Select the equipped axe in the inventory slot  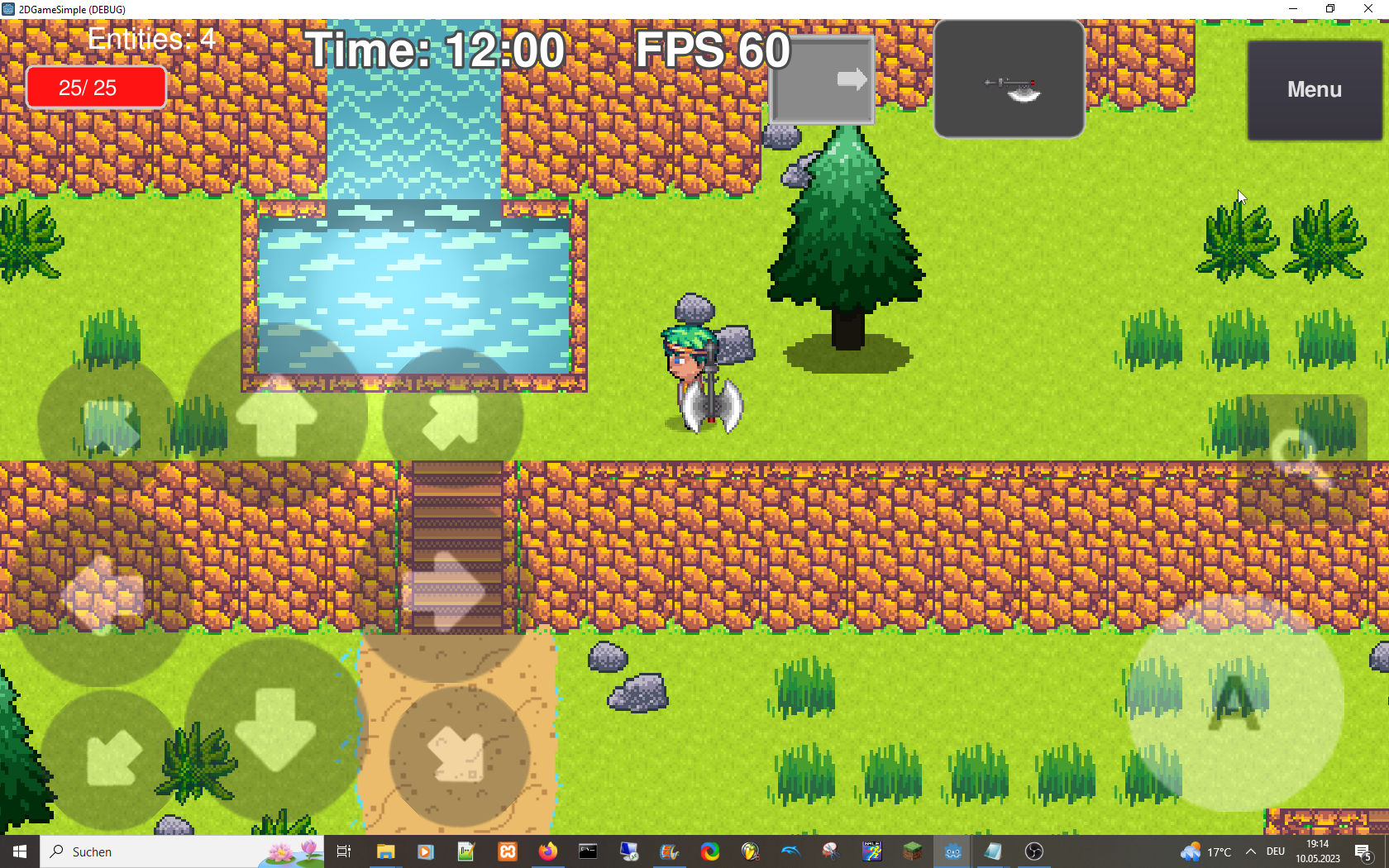[x=1009, y=79]
